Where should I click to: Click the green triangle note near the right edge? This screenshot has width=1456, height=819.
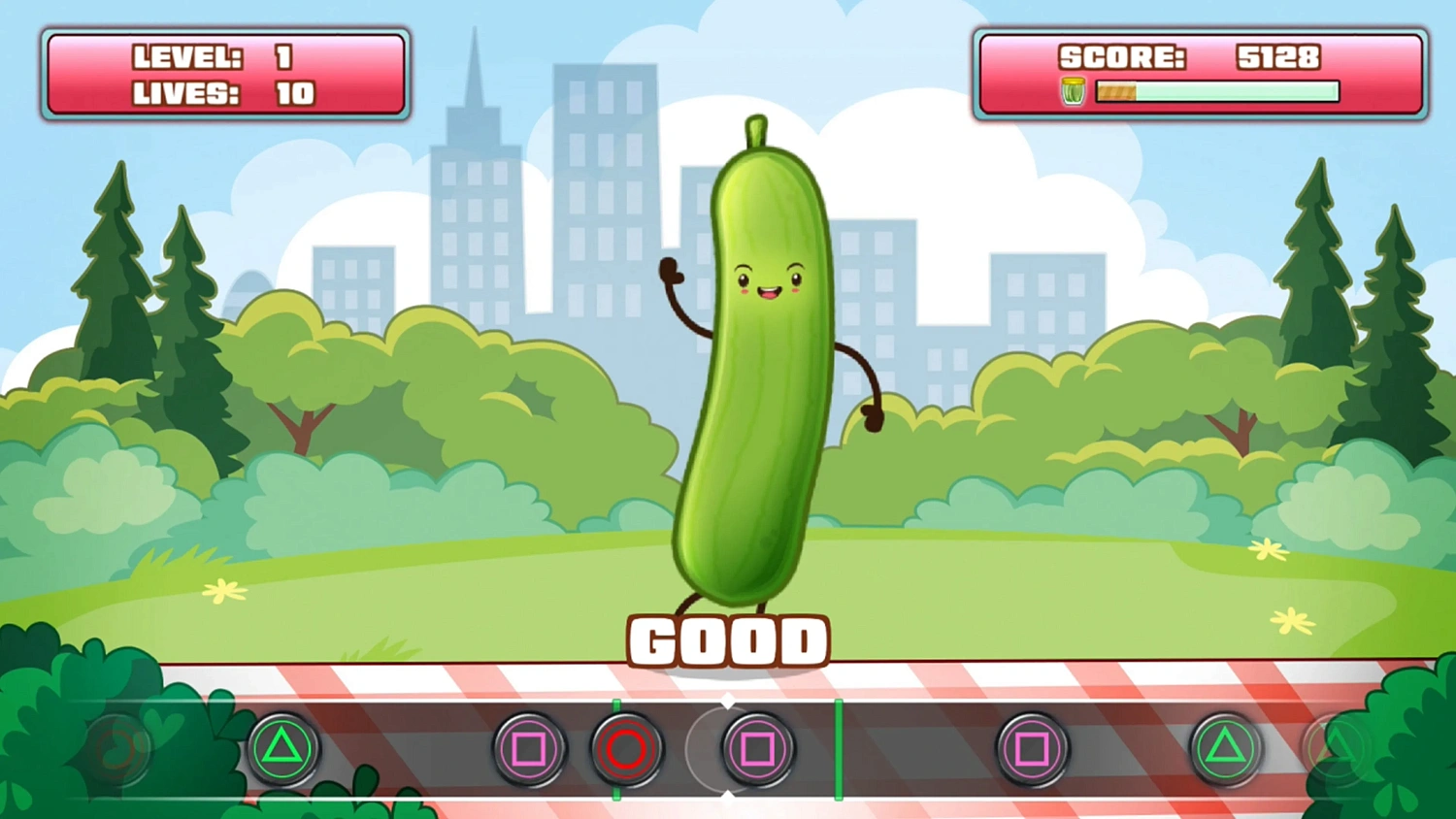[1225, 749]
